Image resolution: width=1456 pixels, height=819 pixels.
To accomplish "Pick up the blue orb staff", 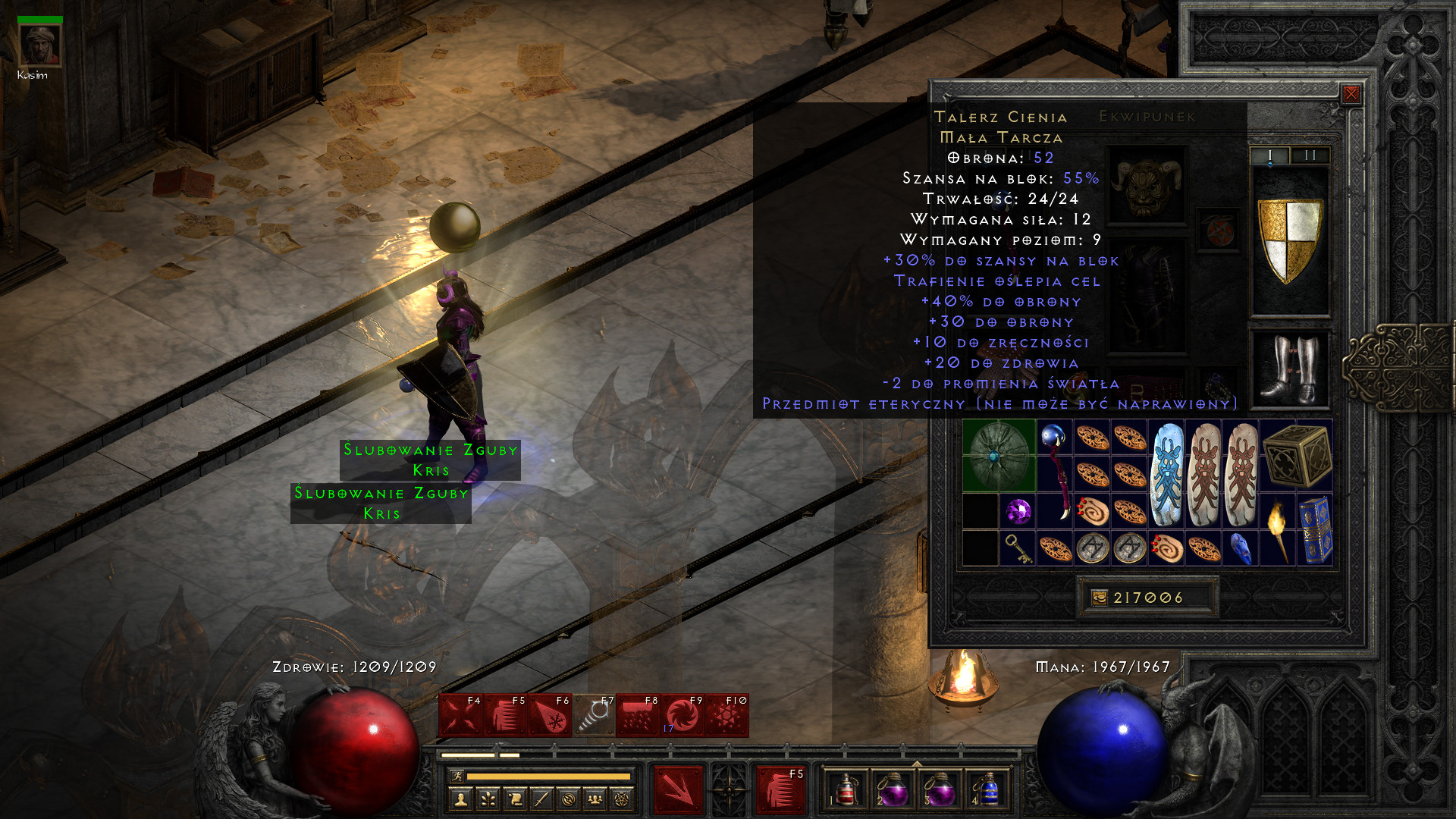I will (x=1055, y=474).
